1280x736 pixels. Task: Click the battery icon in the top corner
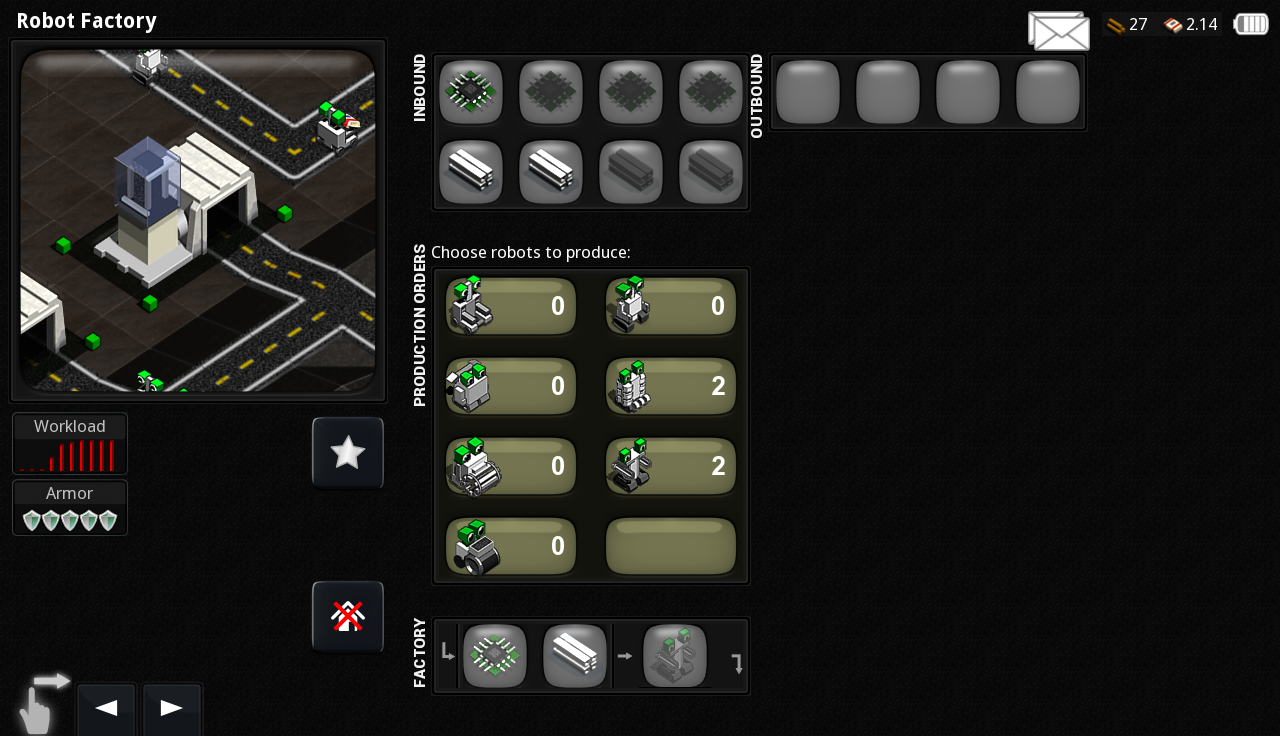pyautogui.click(x=1251, y=24)
